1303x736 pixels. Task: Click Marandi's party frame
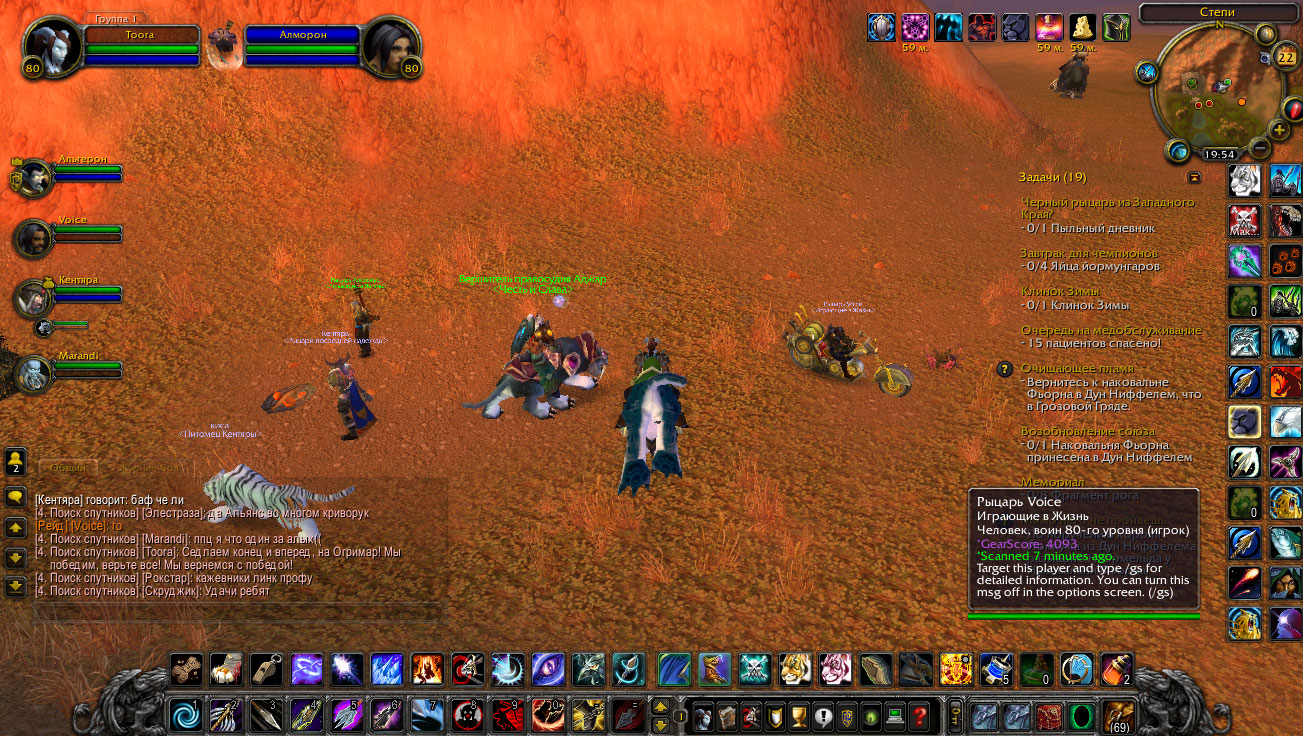coord(33,374)
